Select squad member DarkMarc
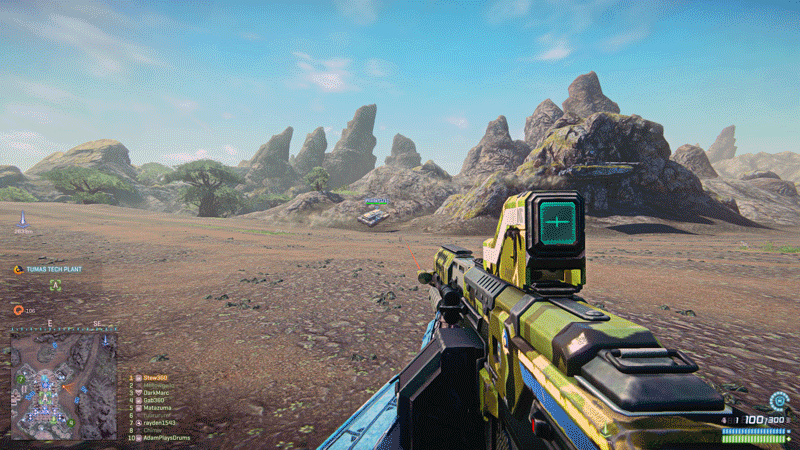The width and height of the screenshot is (800, 450). click(x=156, y=393)
